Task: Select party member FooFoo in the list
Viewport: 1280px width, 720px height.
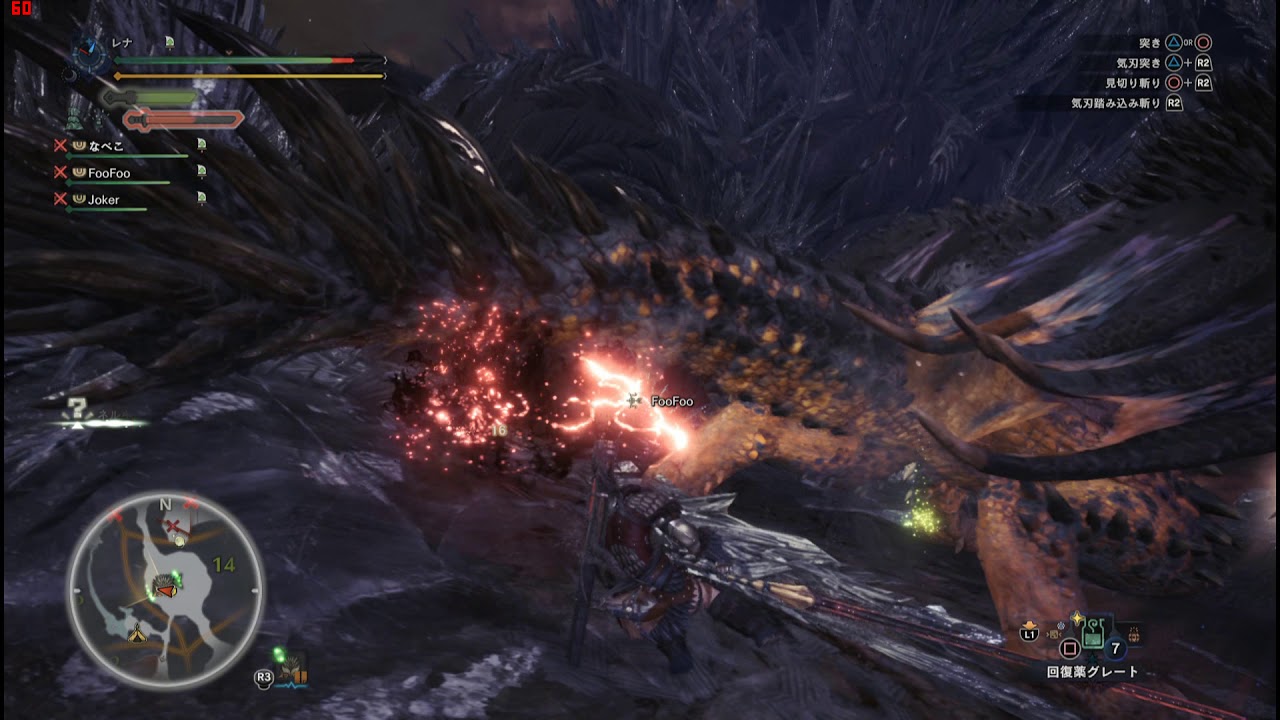Action: (108, 173)
